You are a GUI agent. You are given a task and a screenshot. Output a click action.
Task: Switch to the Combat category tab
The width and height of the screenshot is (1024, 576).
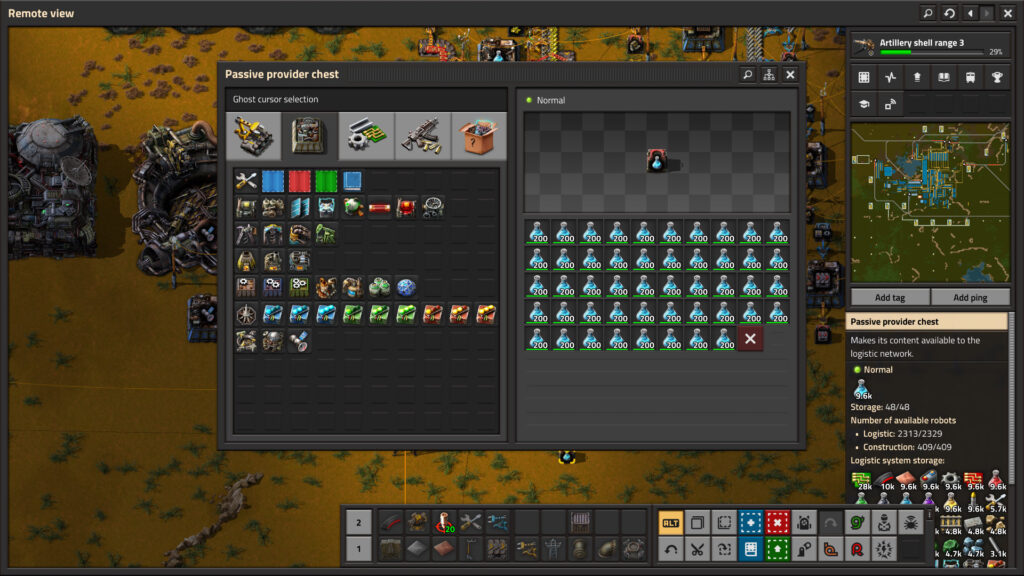pos(422,136)
